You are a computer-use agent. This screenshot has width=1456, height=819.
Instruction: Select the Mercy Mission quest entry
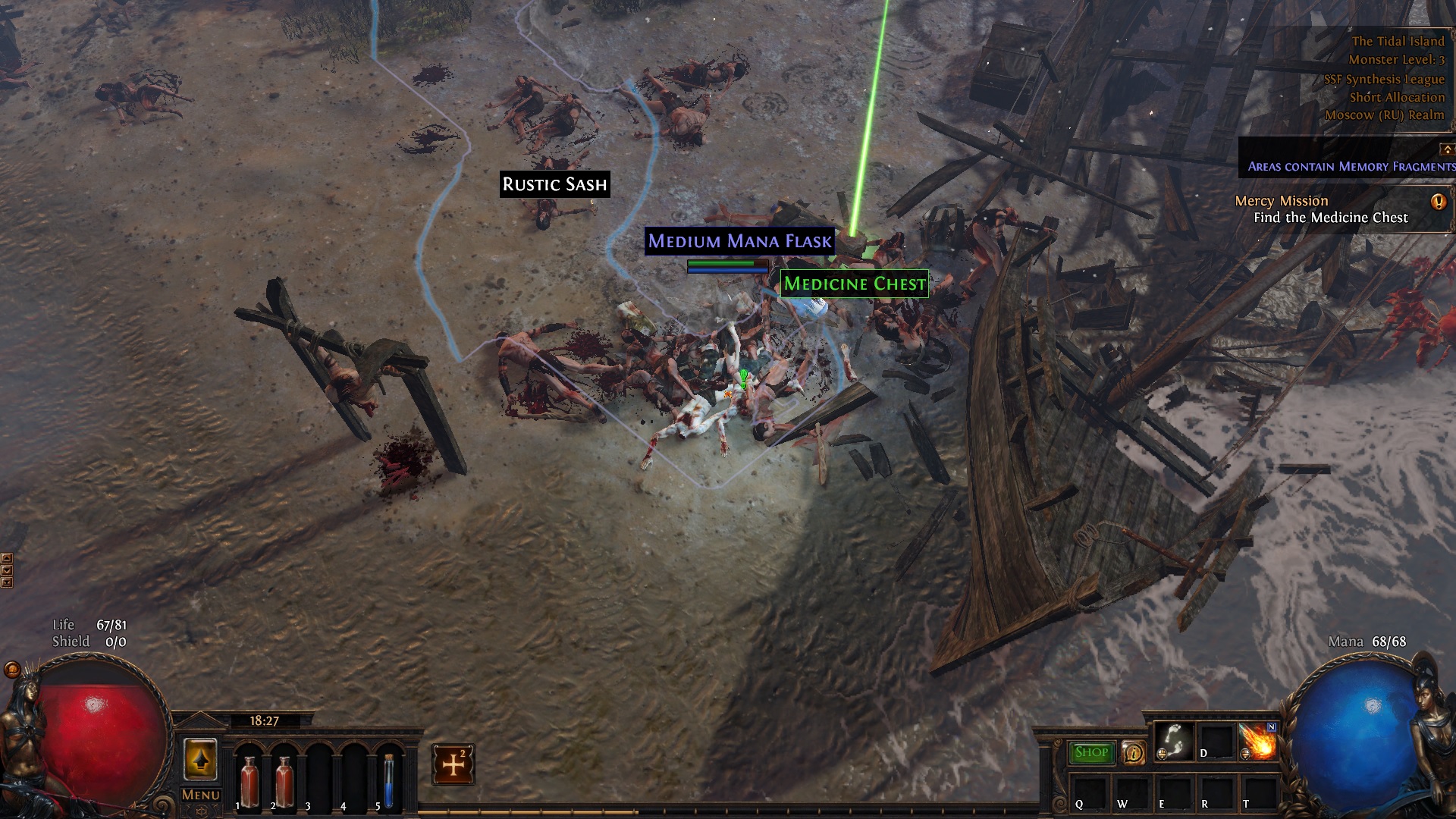click(1281, 200)
